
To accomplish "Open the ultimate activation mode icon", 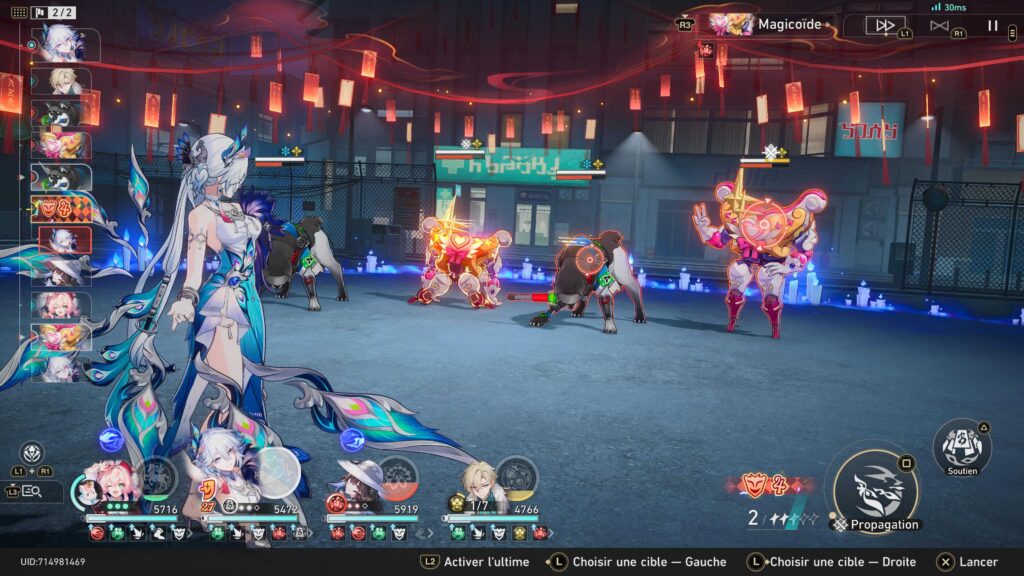I will [32, 452].
